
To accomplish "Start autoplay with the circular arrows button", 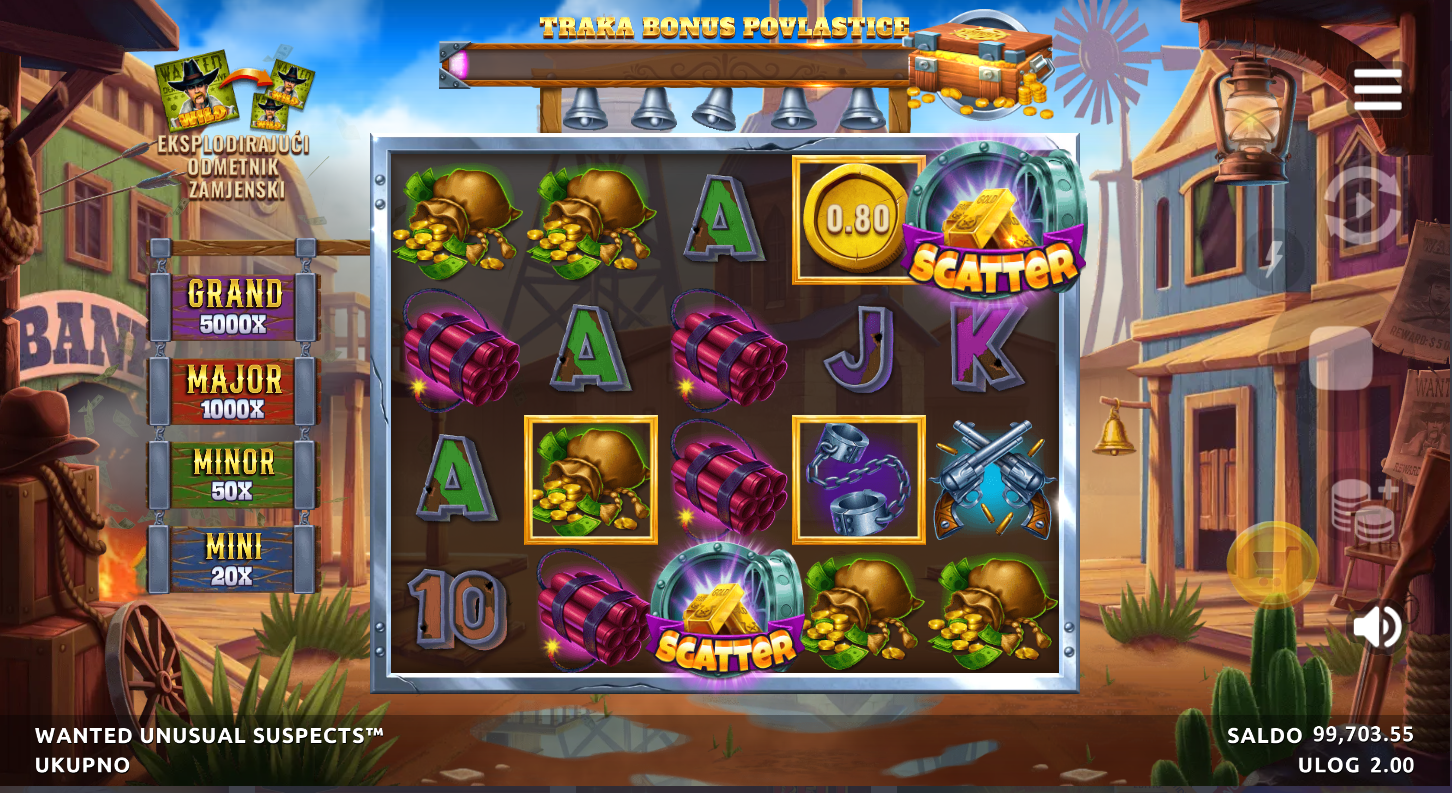I will click(x=1362, y=205).
